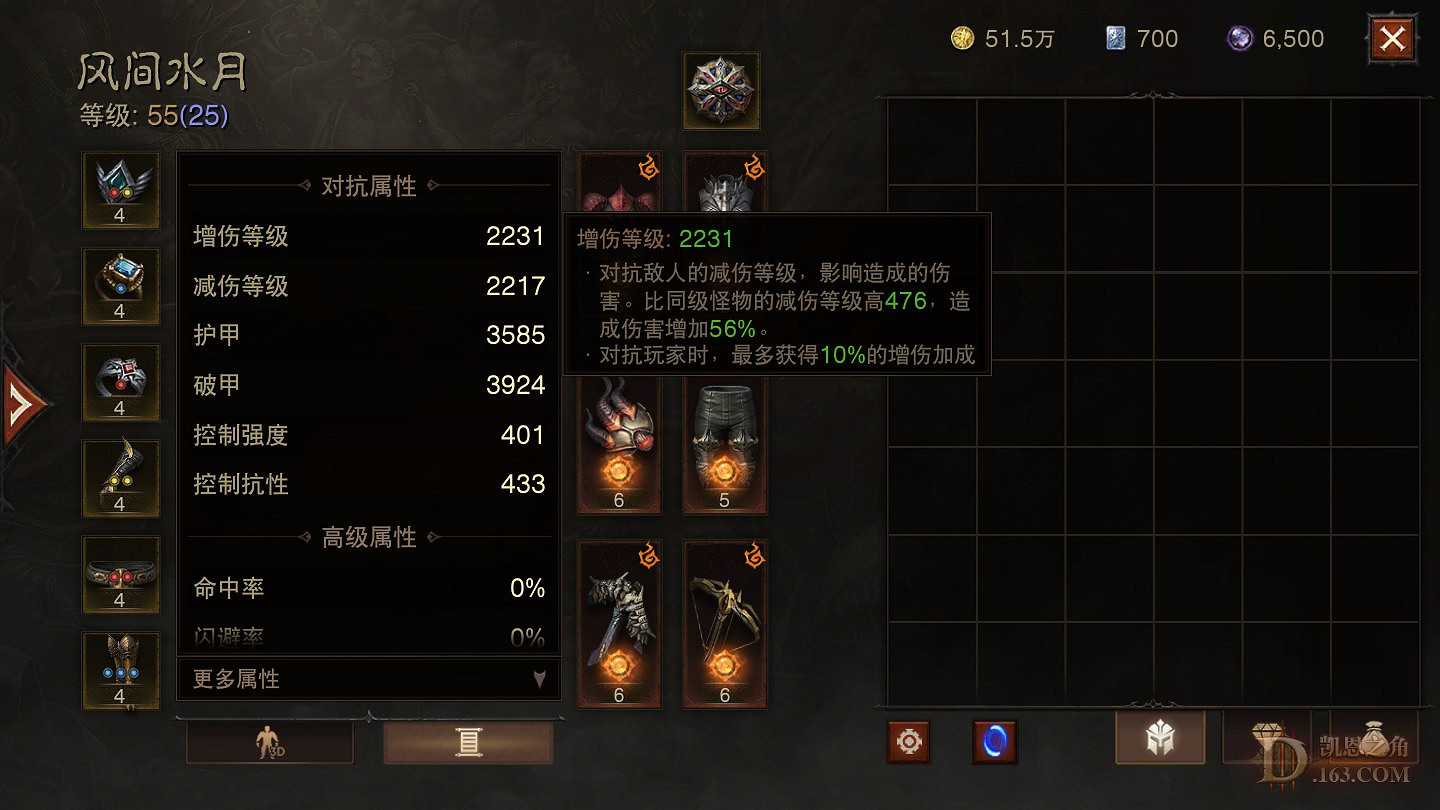Open the character paragon emblem above gear

pyautogui.click(x=722, y=91)
